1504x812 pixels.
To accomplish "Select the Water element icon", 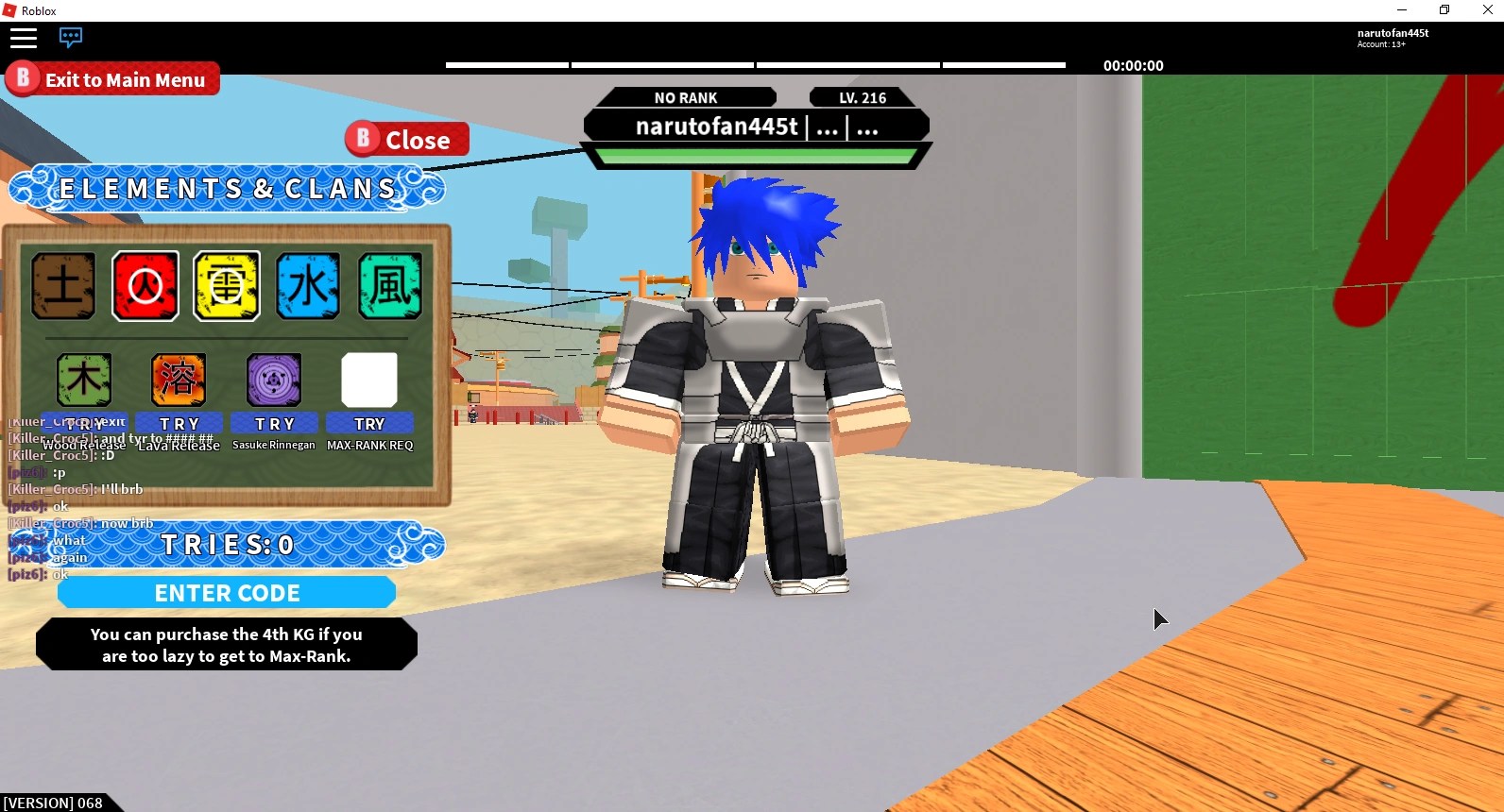I will click(307, 285).
